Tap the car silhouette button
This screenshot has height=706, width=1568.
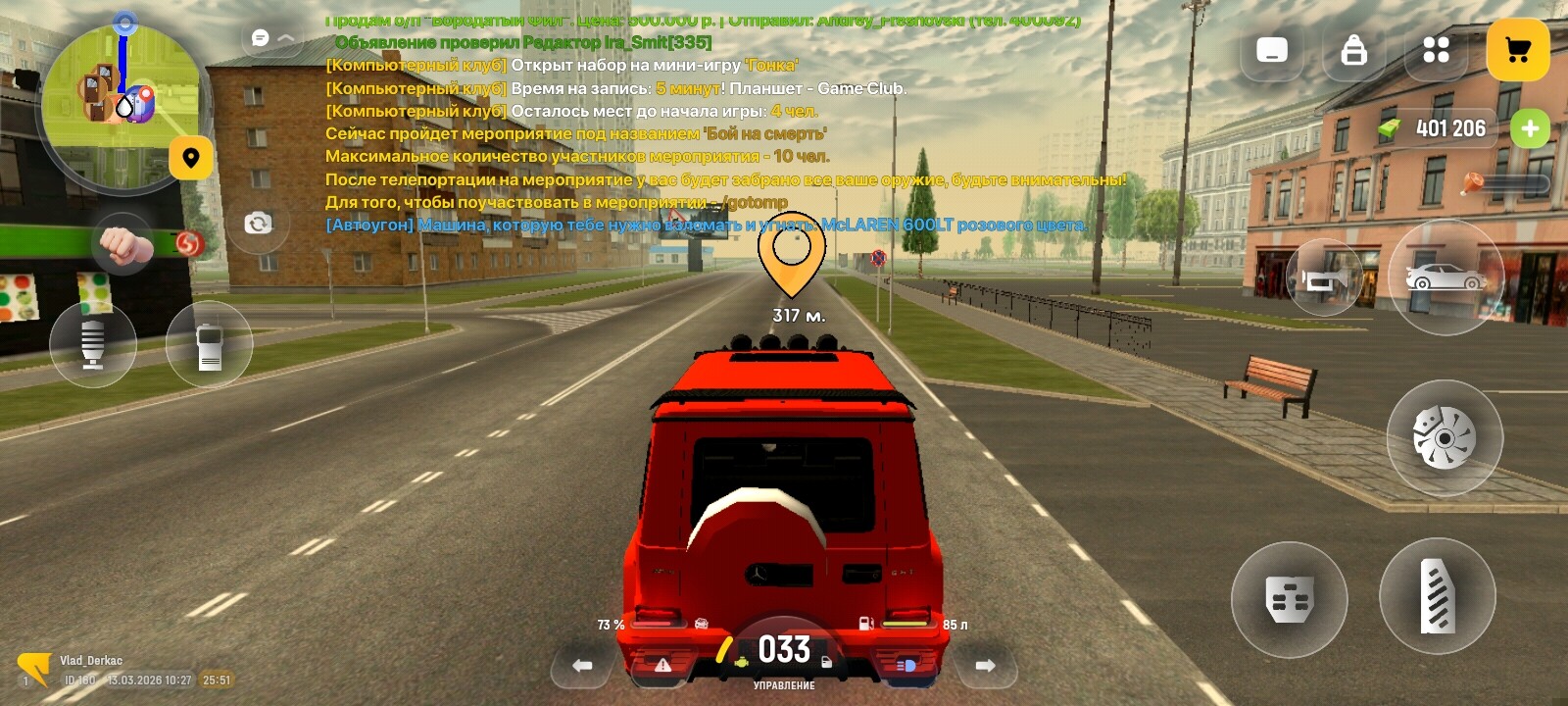click(x=1445, y=278)
